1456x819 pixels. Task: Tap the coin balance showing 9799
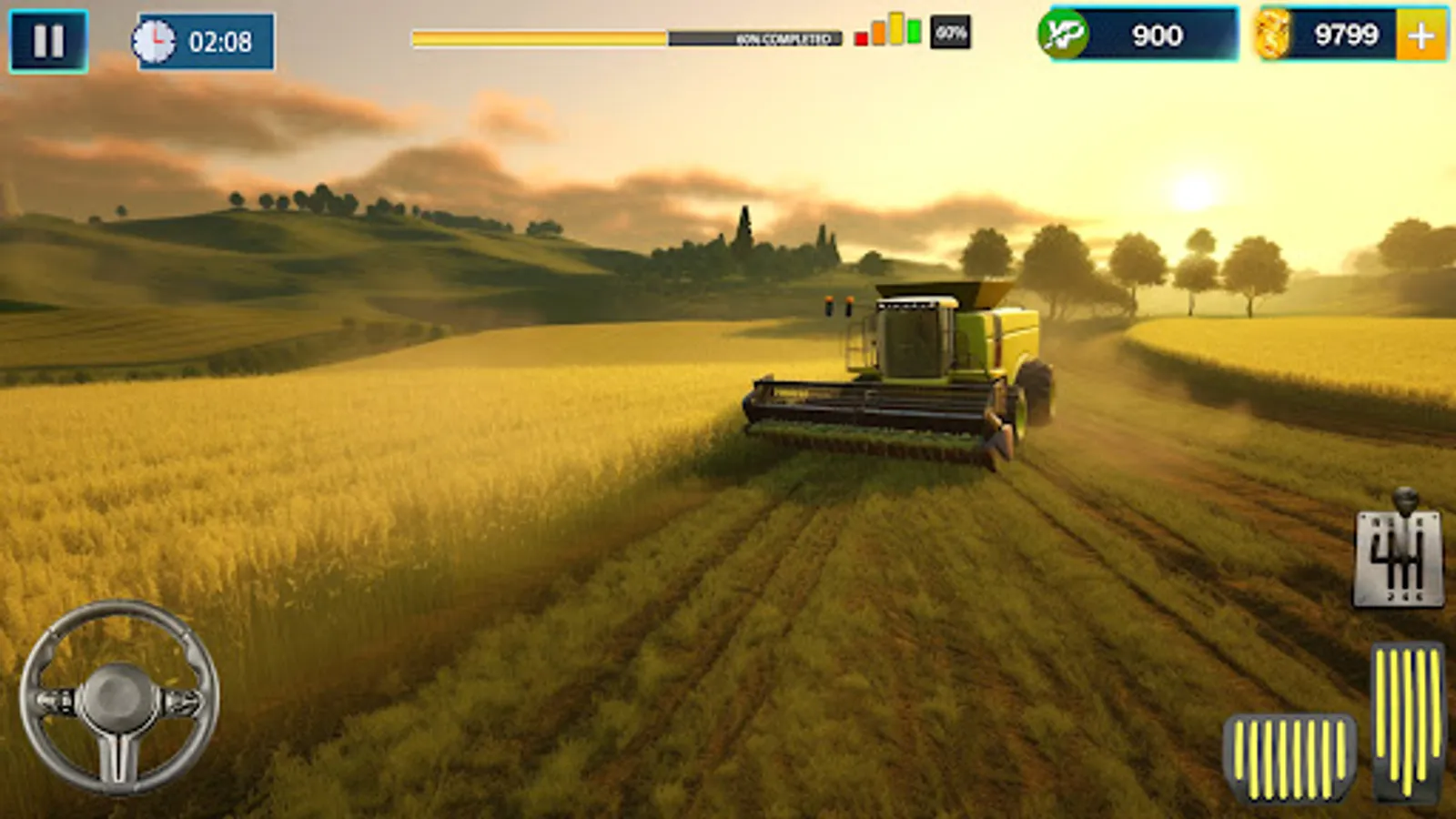pyautogui.click(x=1347, y=36)
